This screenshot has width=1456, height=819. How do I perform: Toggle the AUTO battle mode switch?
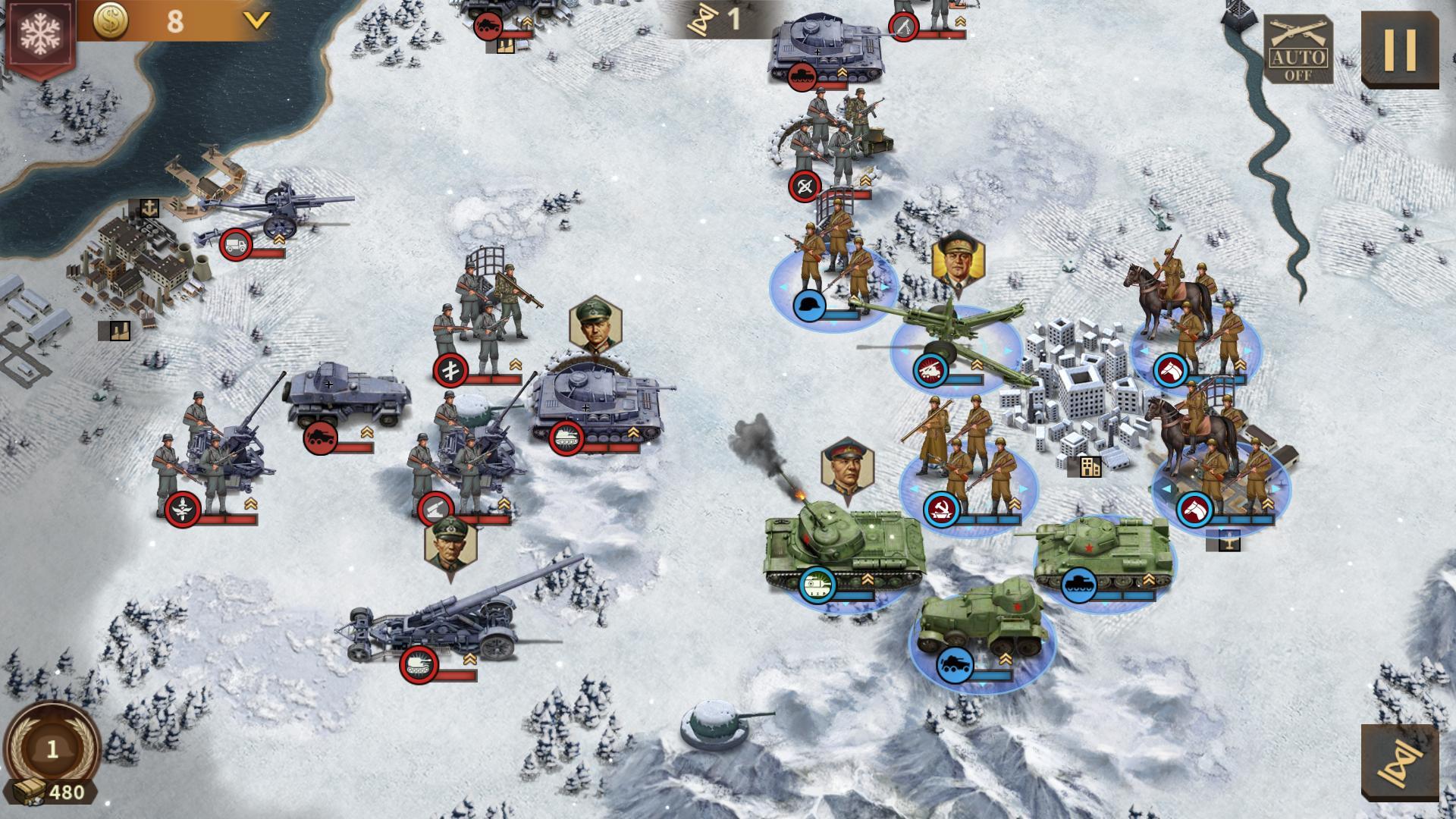(1298, 49)
